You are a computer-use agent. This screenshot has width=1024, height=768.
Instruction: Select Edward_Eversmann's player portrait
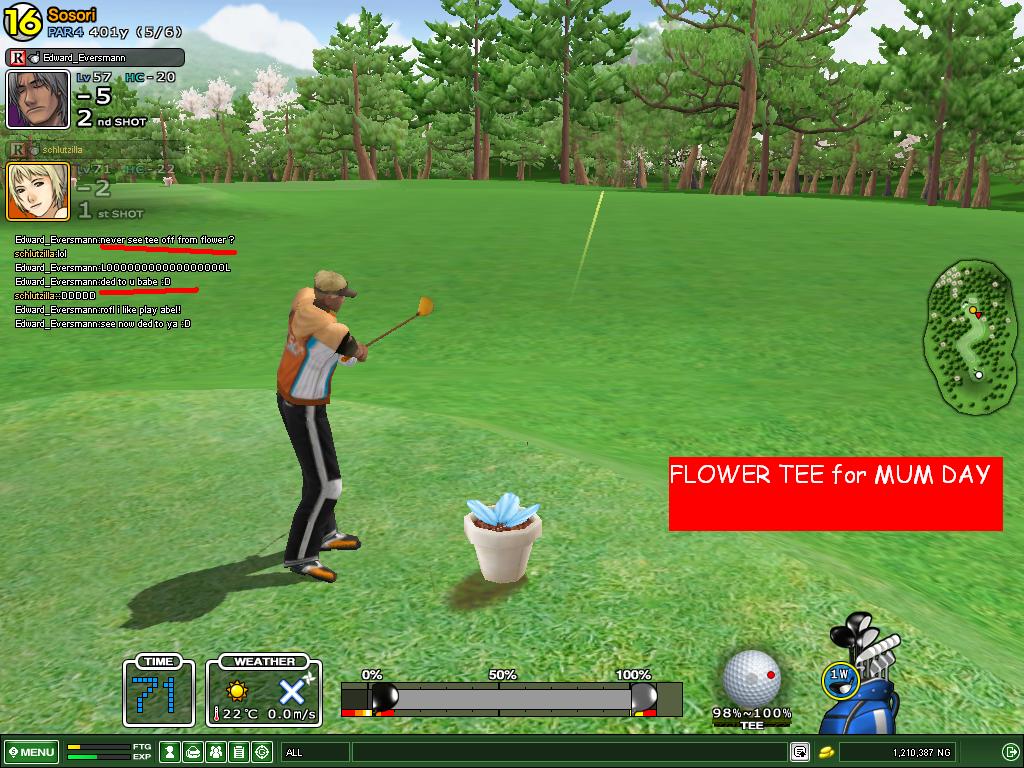tap(38, 99)
